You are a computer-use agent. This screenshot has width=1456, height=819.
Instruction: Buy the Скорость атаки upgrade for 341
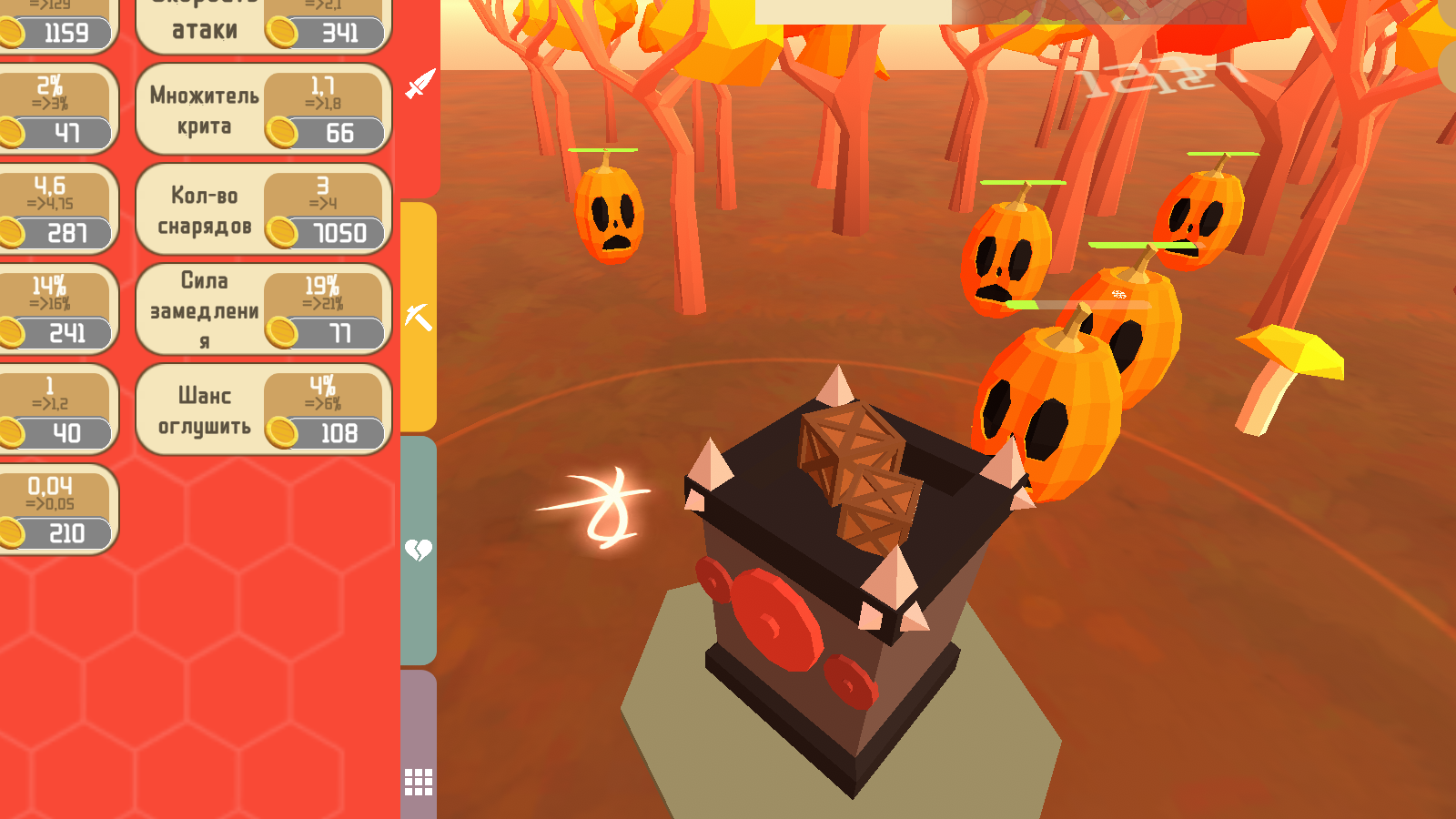339,32
